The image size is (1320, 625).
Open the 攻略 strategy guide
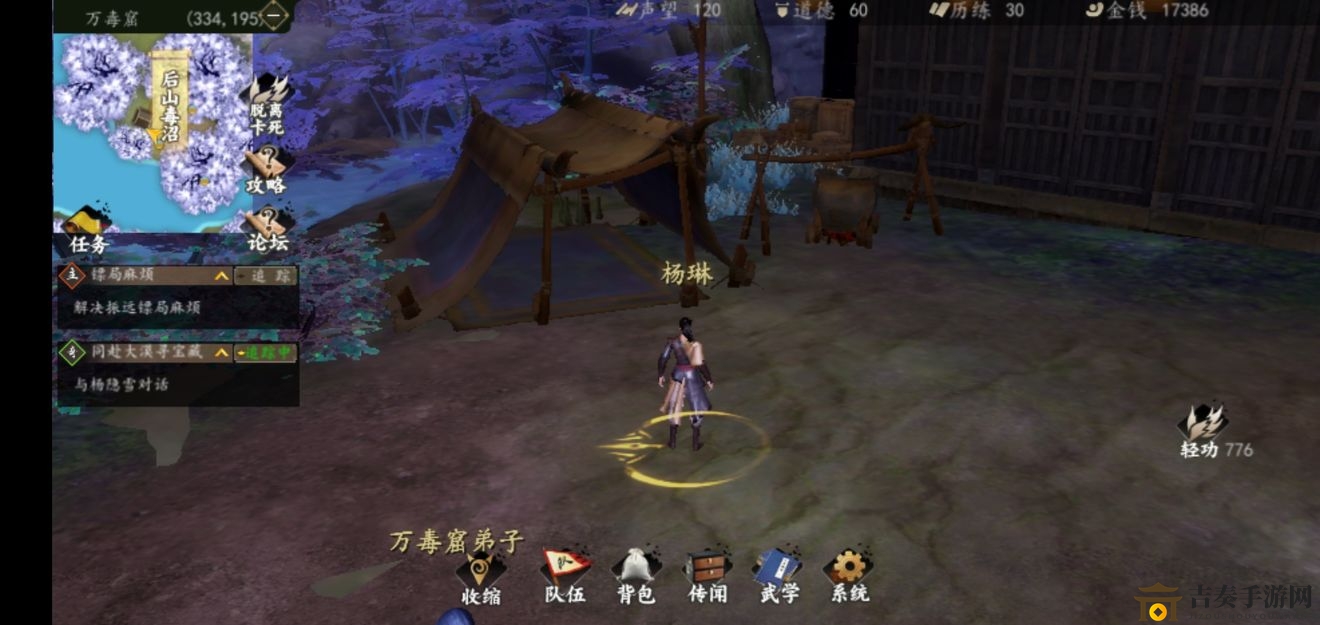[267, 168]
